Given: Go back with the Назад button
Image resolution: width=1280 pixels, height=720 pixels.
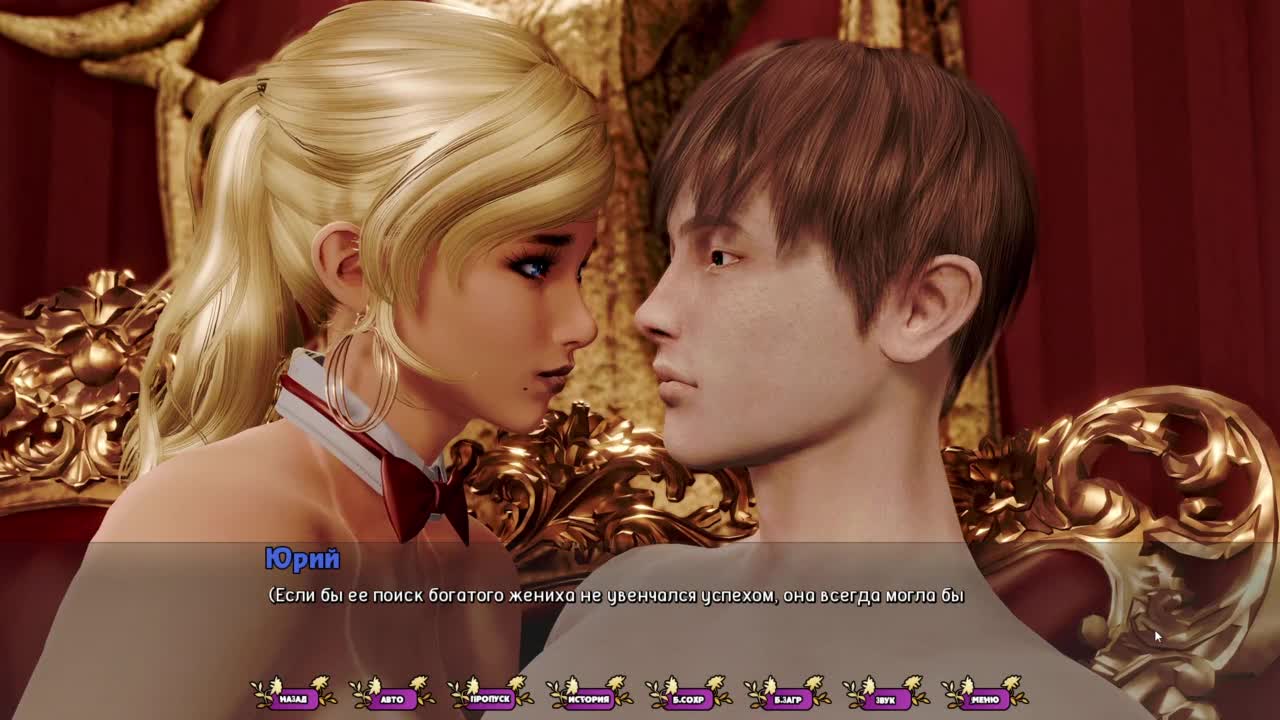Looking at the screenshot, I should pos(293,699).
